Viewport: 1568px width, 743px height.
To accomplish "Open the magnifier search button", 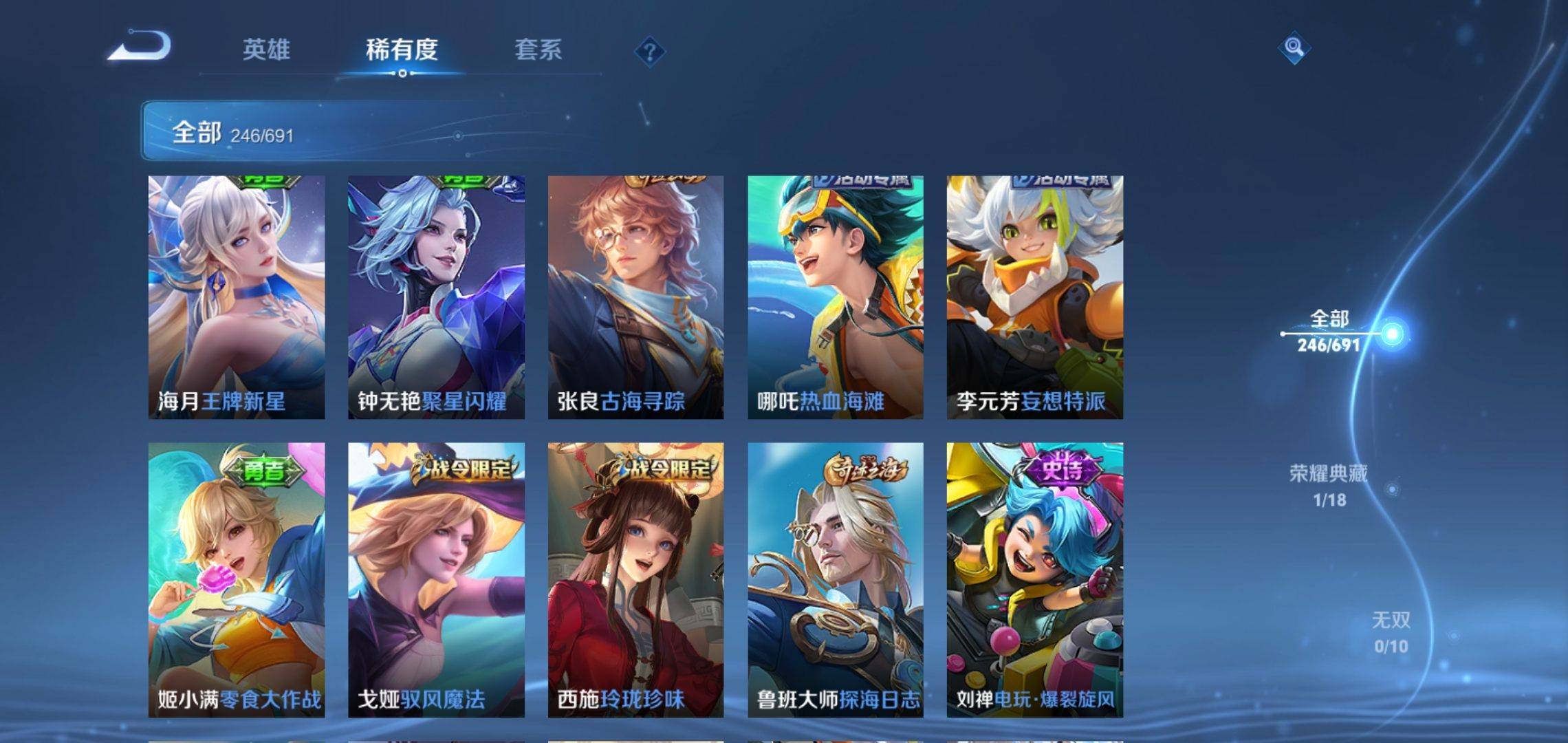I will click(1294, 47).
